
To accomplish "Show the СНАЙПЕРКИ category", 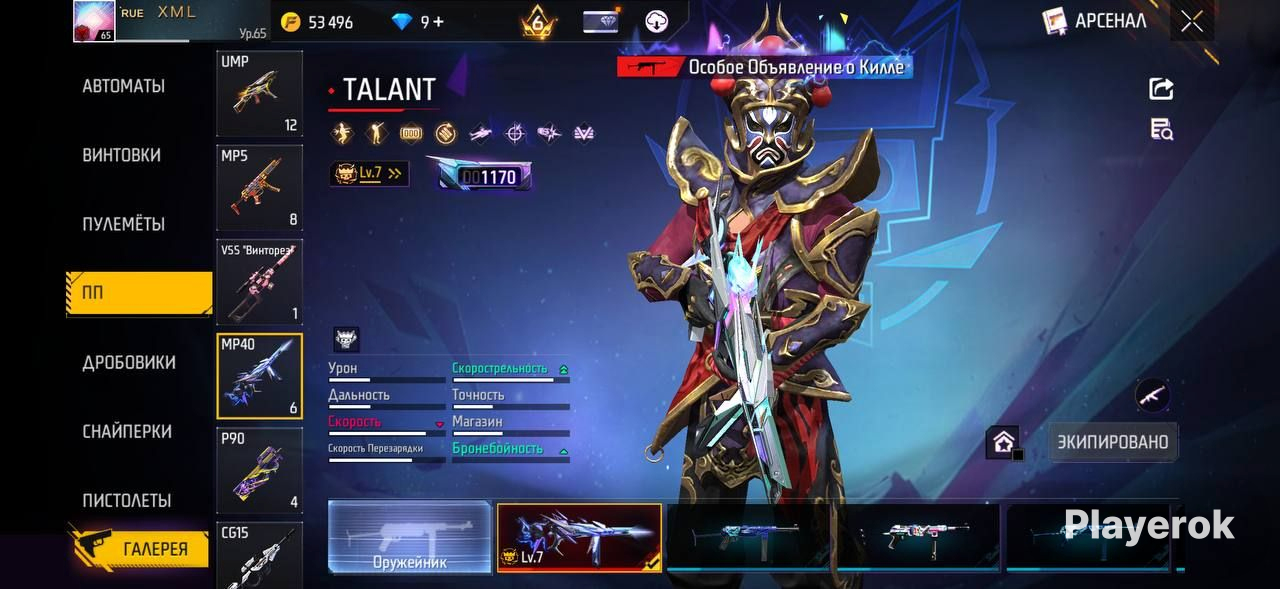I will [127, 432].
